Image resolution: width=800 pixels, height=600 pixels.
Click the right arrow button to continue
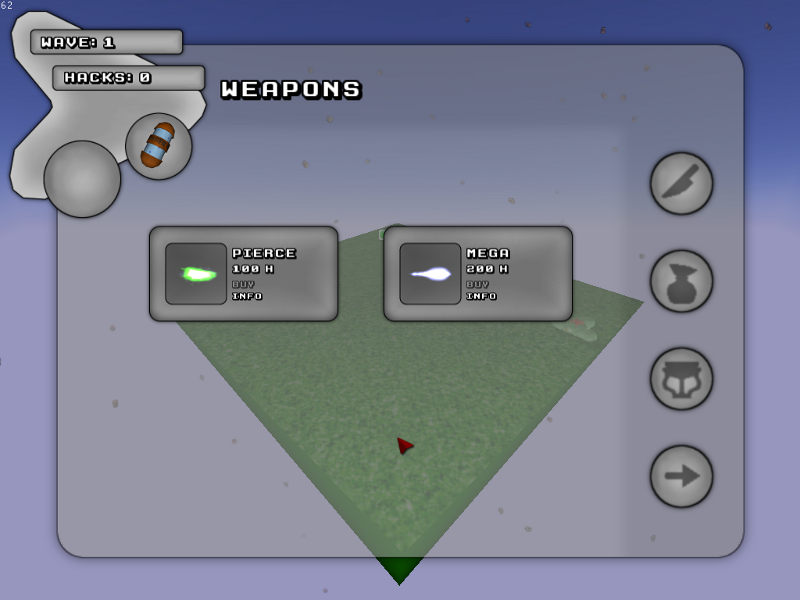click(x=681, y=476)
